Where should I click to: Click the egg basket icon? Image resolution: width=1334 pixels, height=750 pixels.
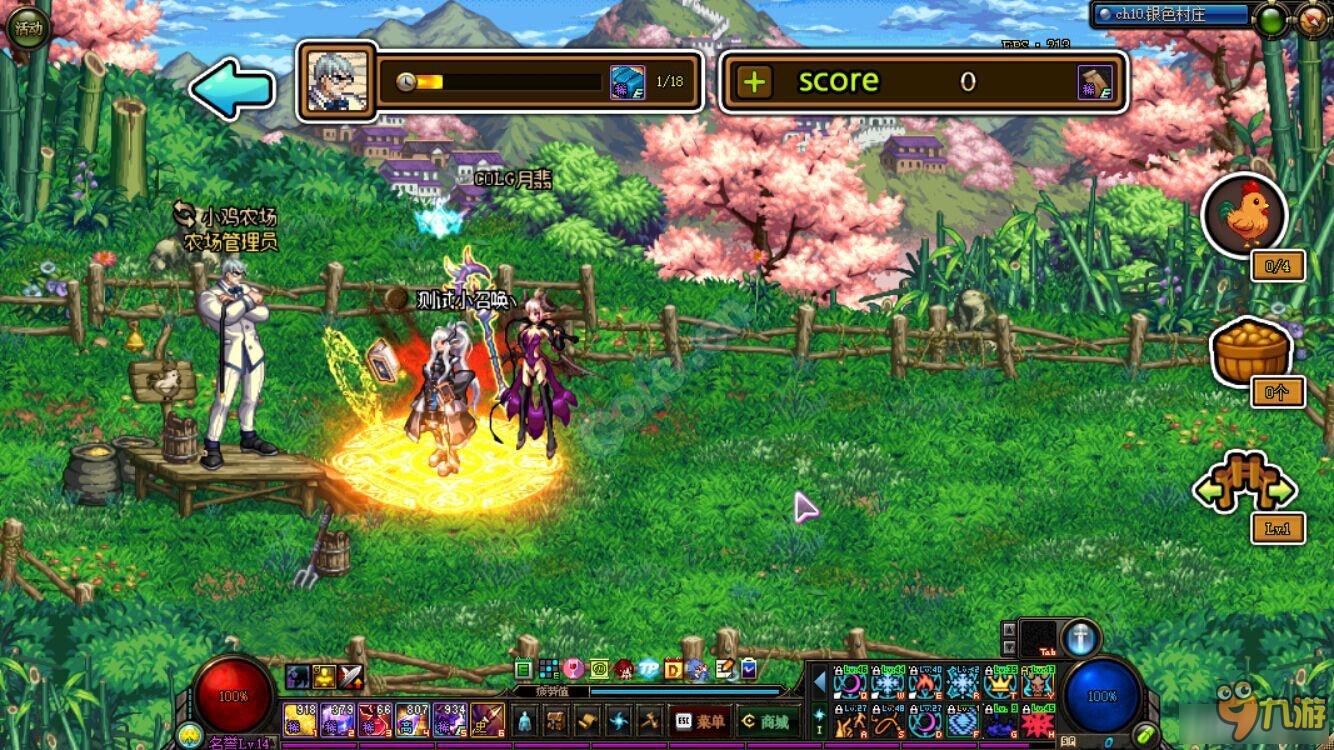(x=1250, y=350)
